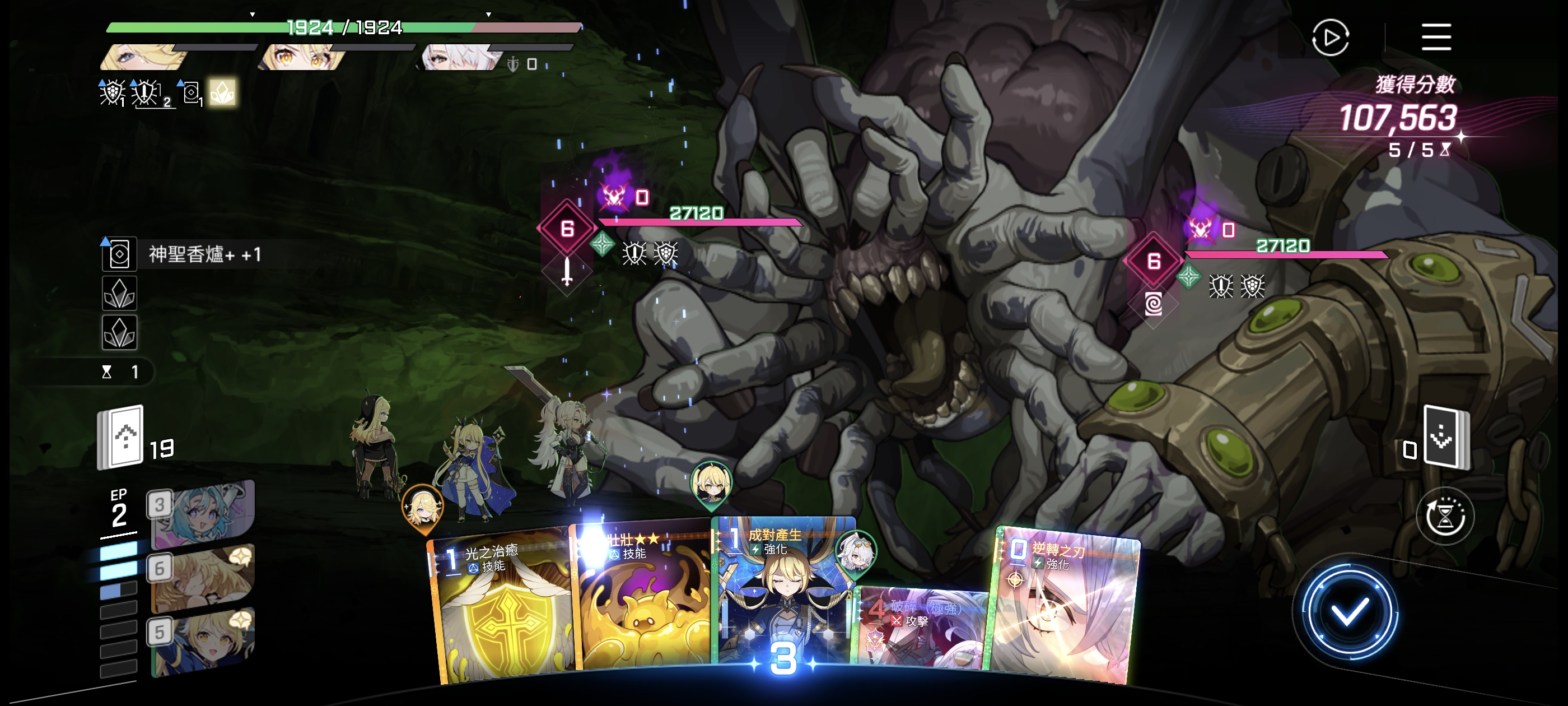Activate the cost 5 character skill portrait
This screenshot has width=1568, height=706.
[202, 641]
